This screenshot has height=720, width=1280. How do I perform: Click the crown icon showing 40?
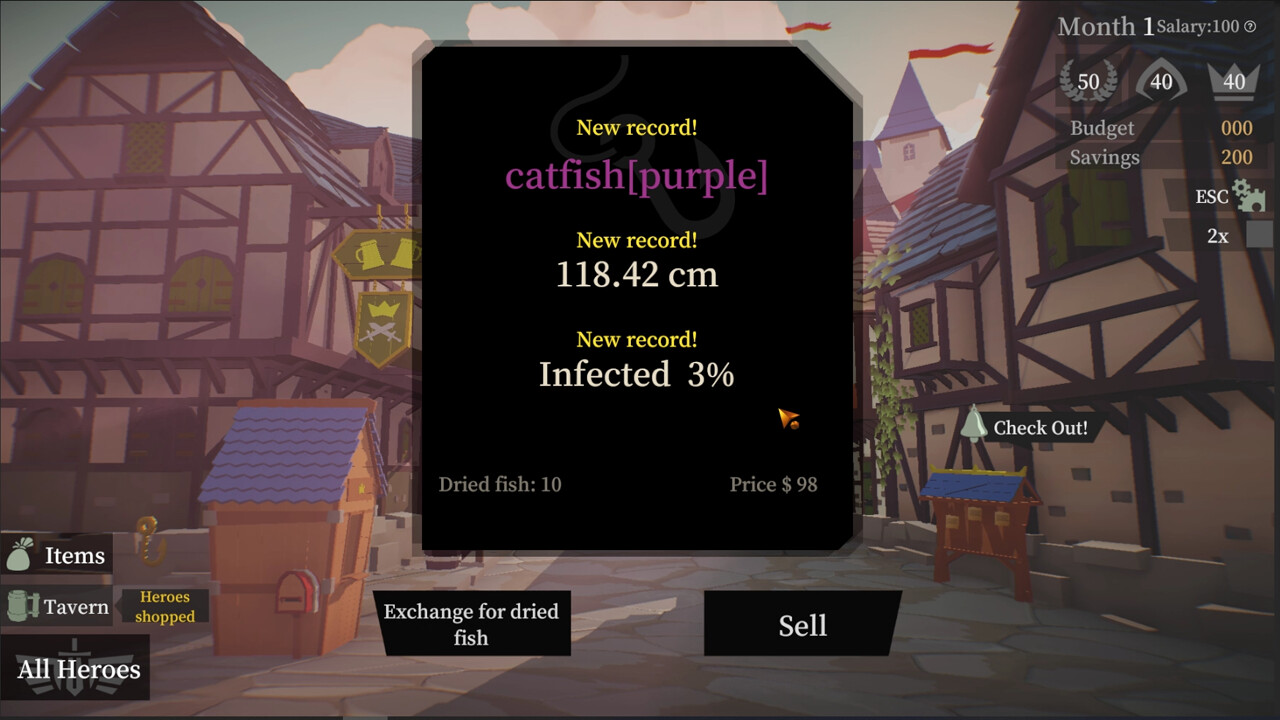(x=1234, y=81)
